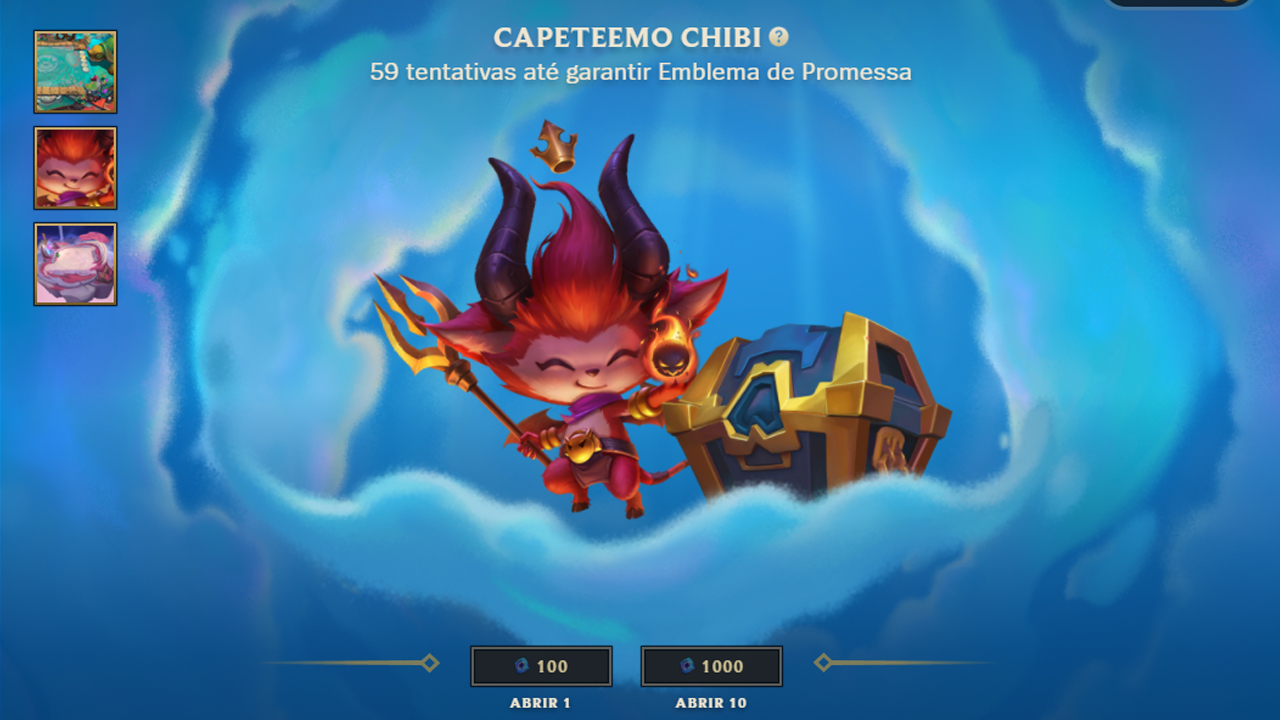Select the Capeteemo Chibi thumbnail in the sidebar
1280x720 pixels.
(x=74, y=168)
